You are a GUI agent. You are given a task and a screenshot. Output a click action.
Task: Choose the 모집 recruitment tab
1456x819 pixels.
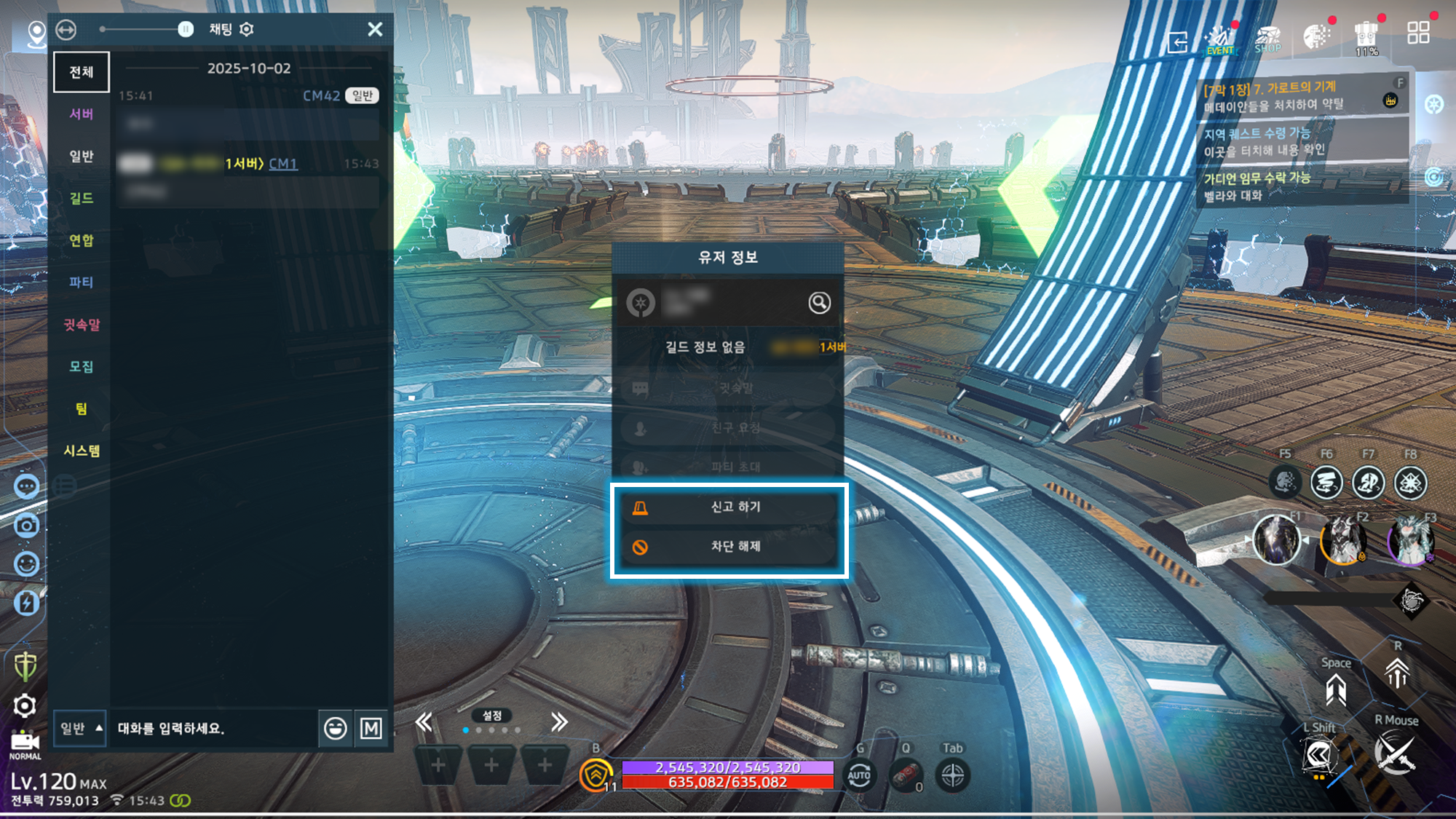click(82, 366)
